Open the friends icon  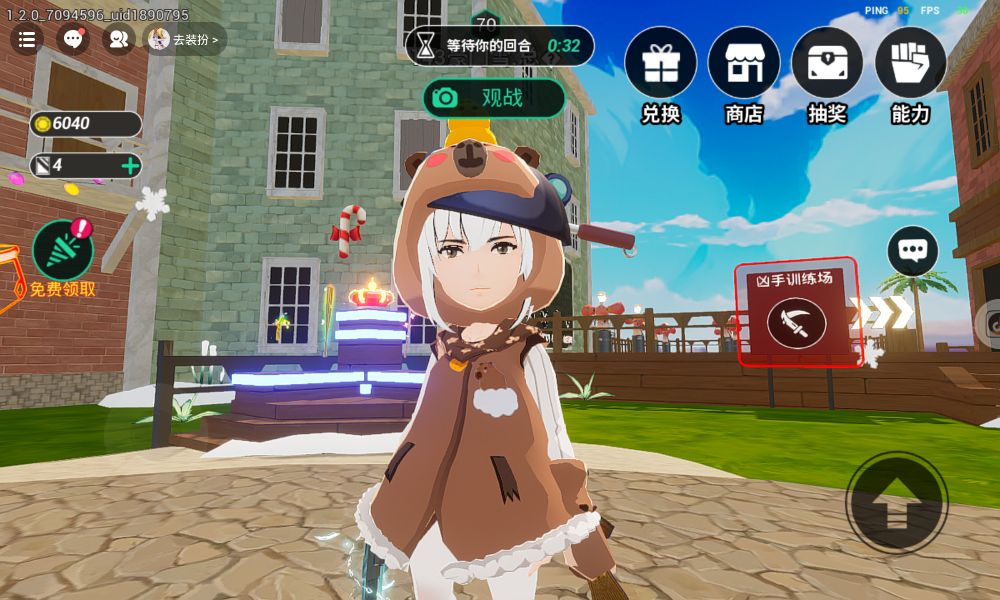click(118, 40)
